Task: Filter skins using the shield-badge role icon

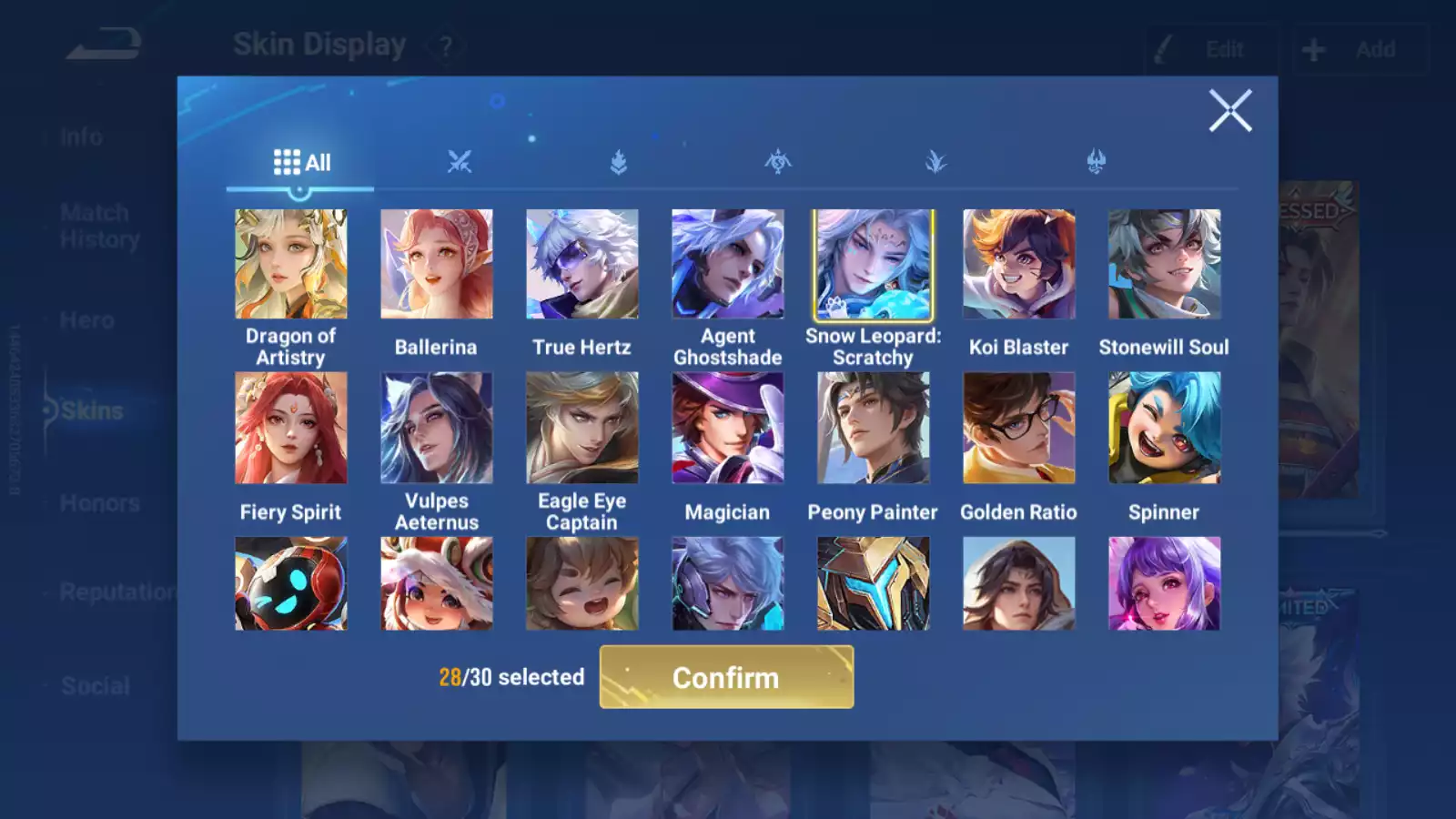Action: 619,161
